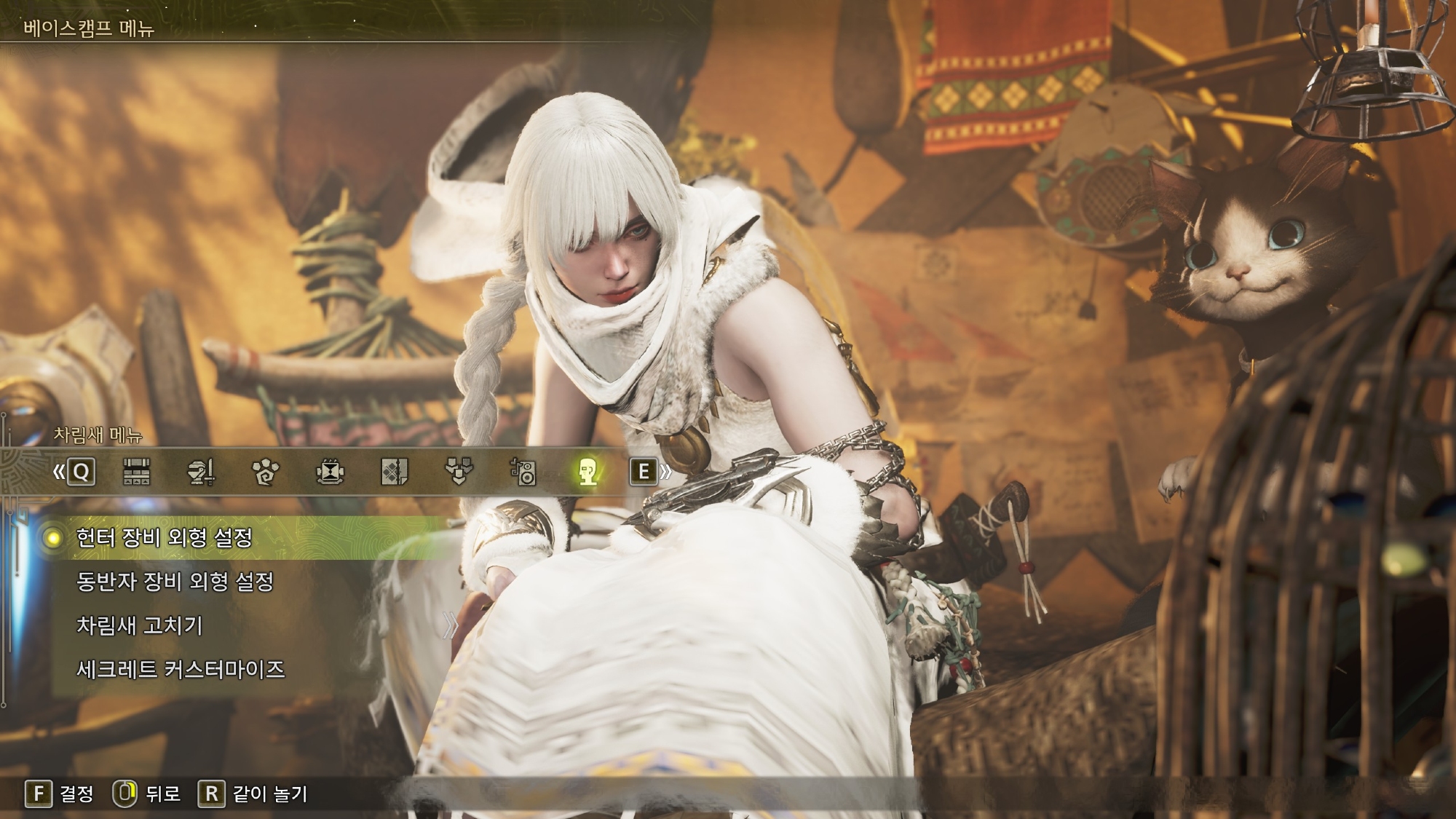Switch to the downward arrows tab

click(x=459, y=472)
